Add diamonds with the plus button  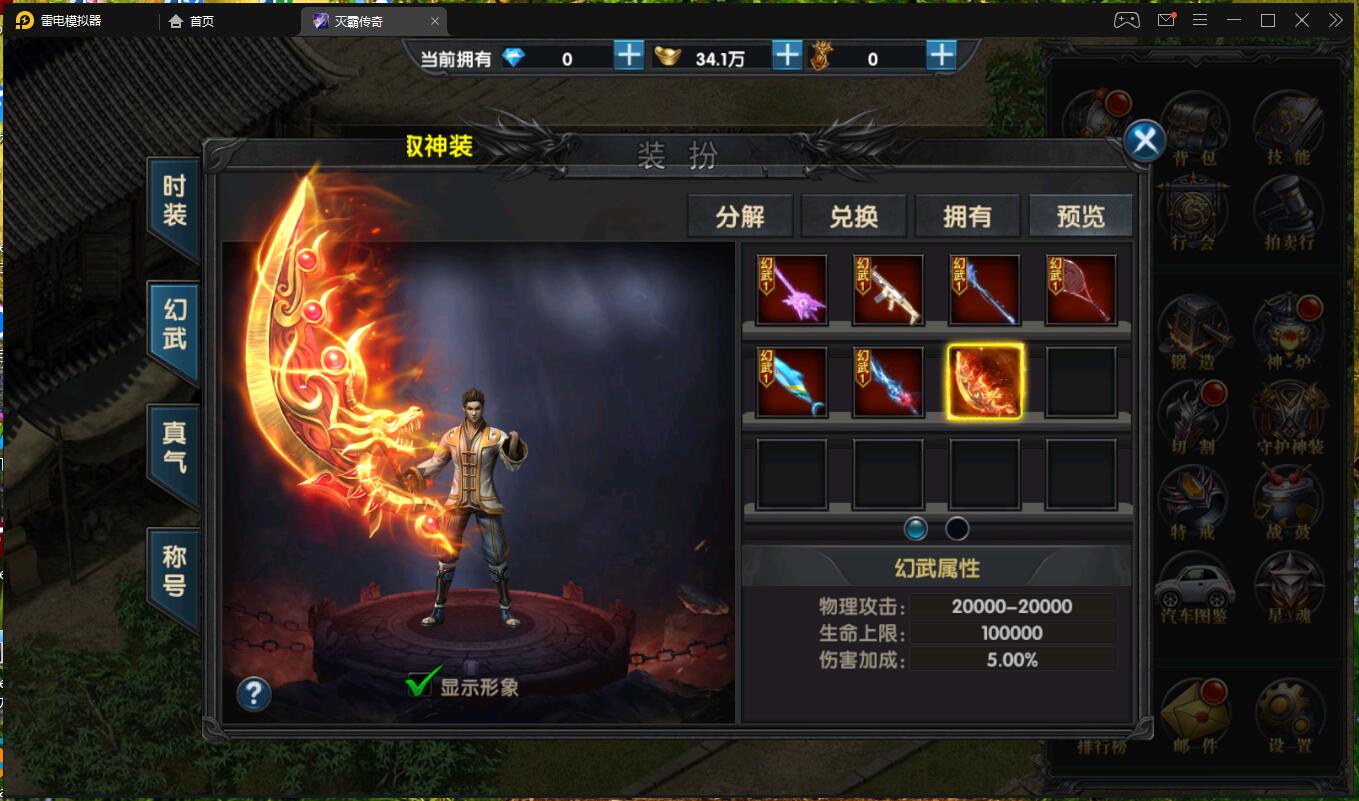point(628,56)
